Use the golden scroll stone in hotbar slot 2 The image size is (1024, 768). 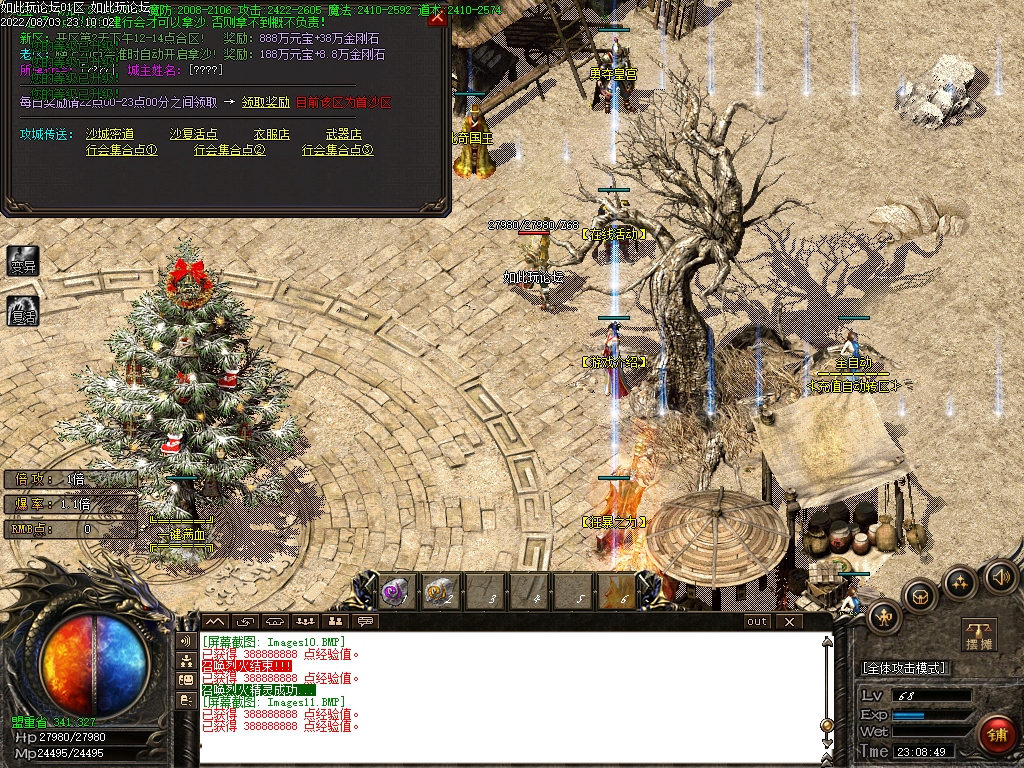point(440,592)
